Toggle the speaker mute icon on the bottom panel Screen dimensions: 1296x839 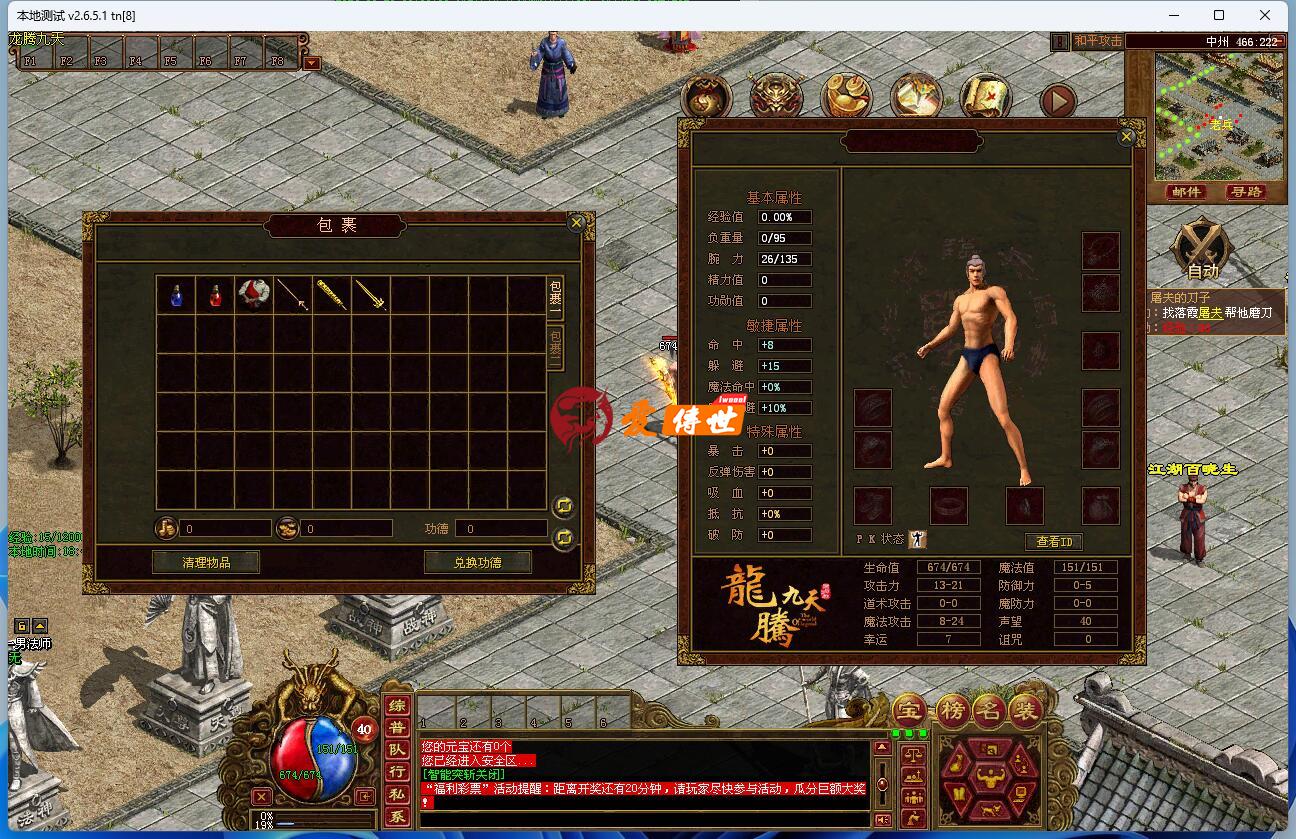pyautogui.click(x=881, y=818)
